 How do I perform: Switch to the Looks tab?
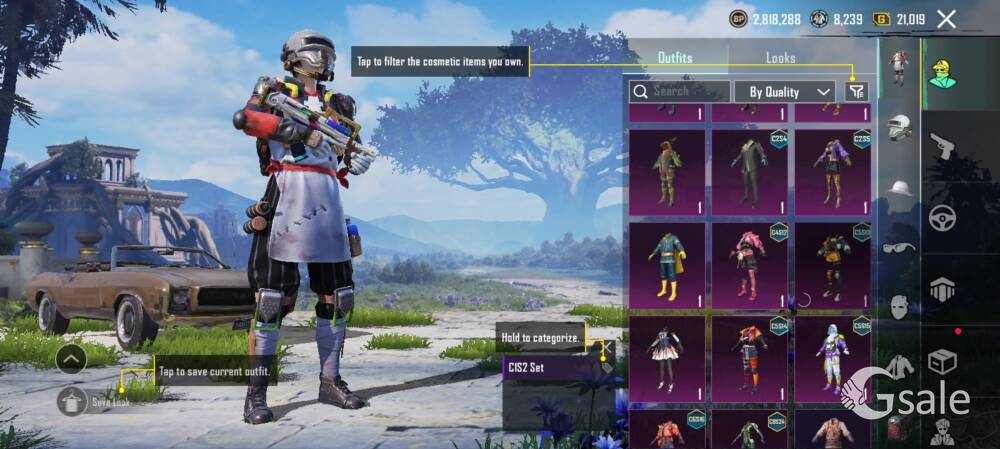coord(780,58)
